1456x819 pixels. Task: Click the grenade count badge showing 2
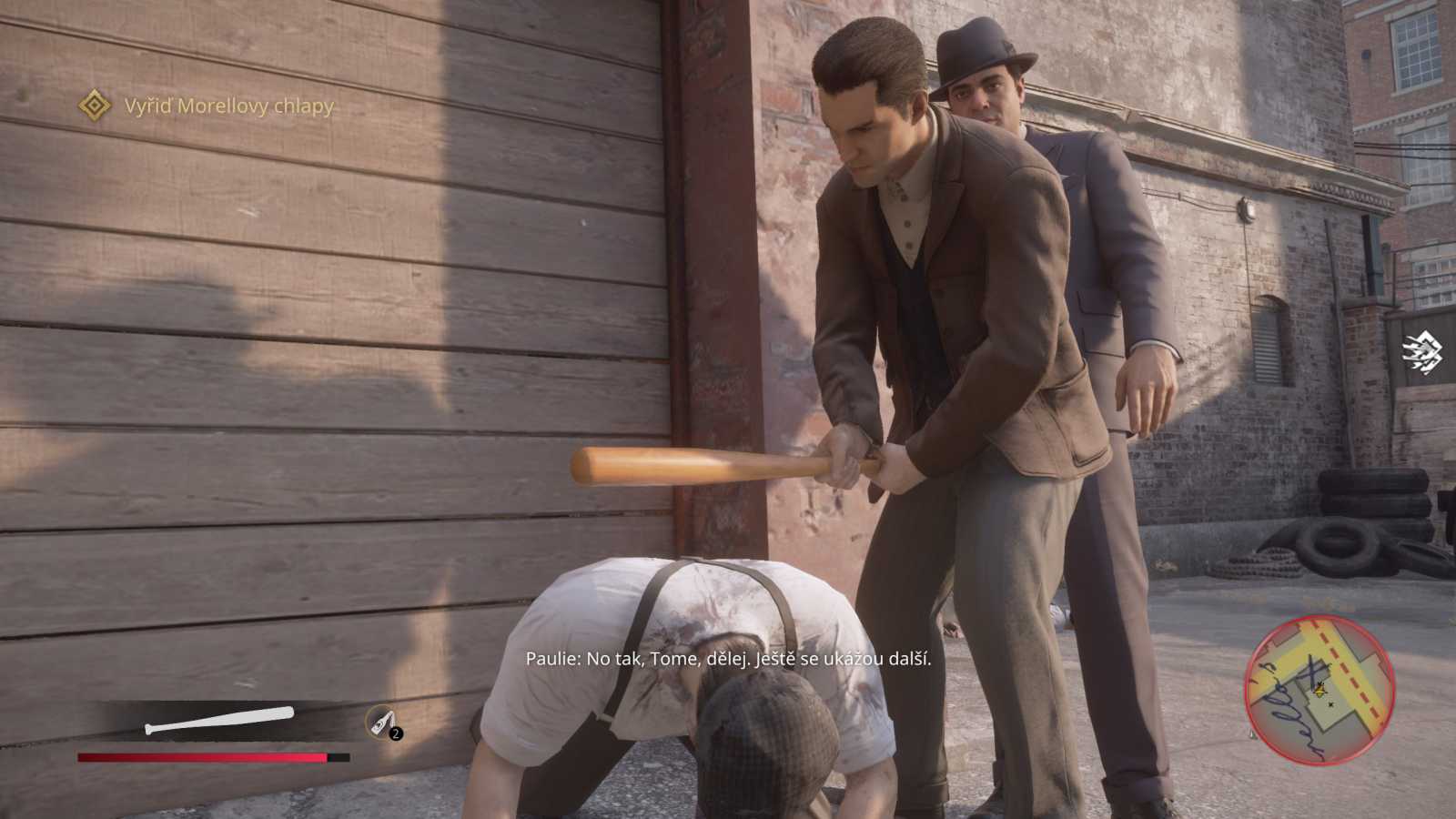tap(395, 733)
